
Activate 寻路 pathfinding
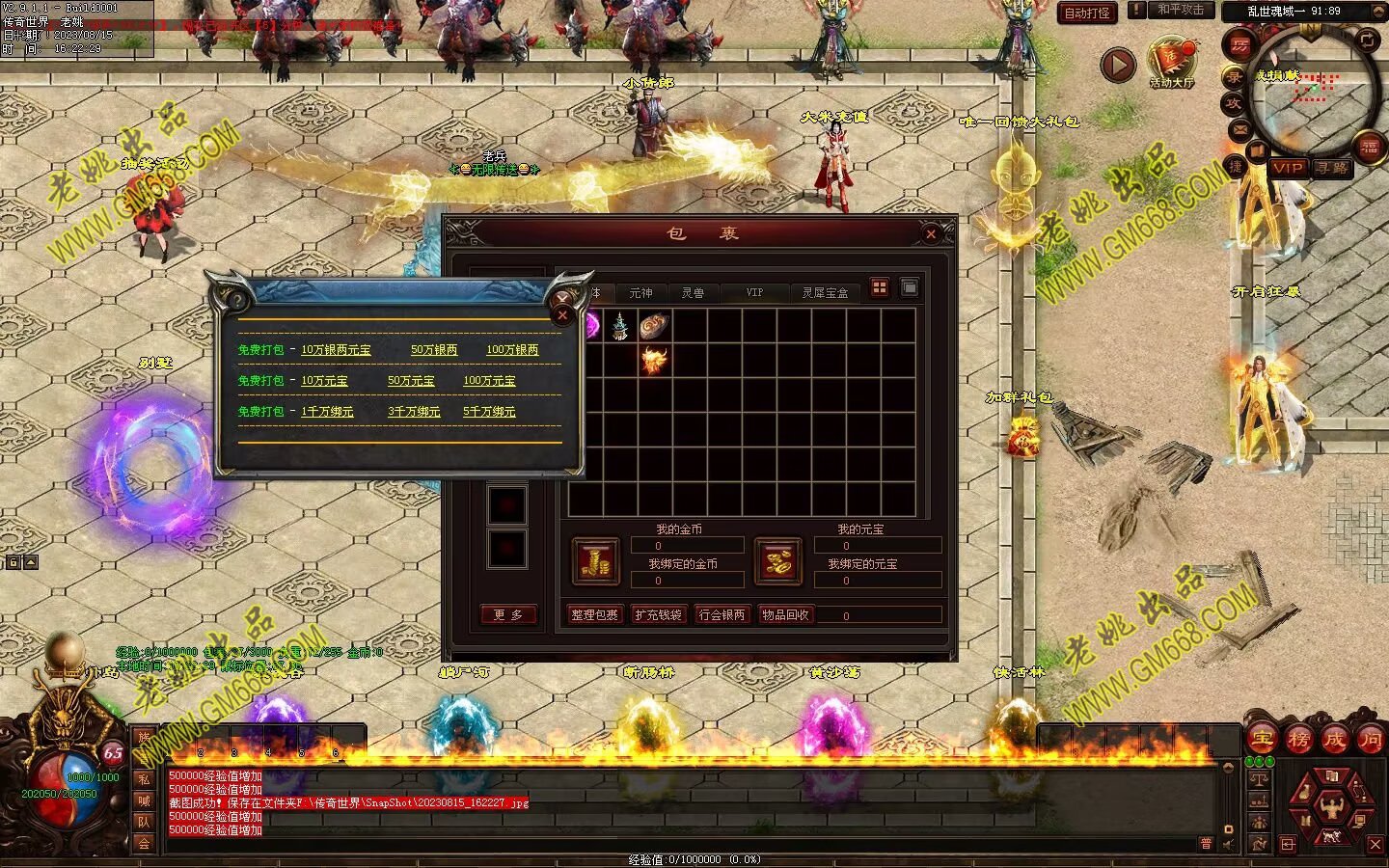(x=1331, y=168)
